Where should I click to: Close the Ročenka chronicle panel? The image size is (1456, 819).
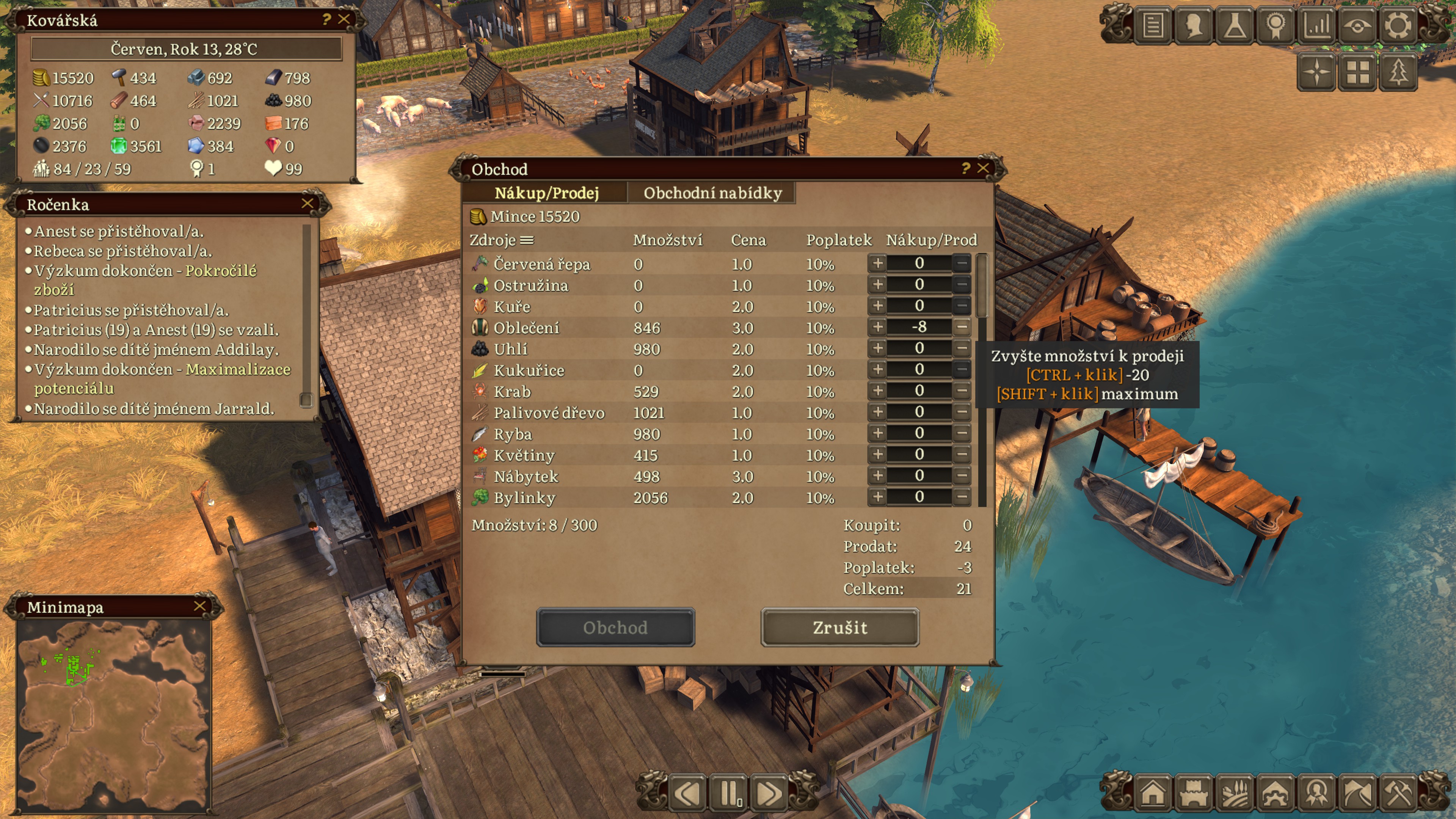[x=308, y=204]
